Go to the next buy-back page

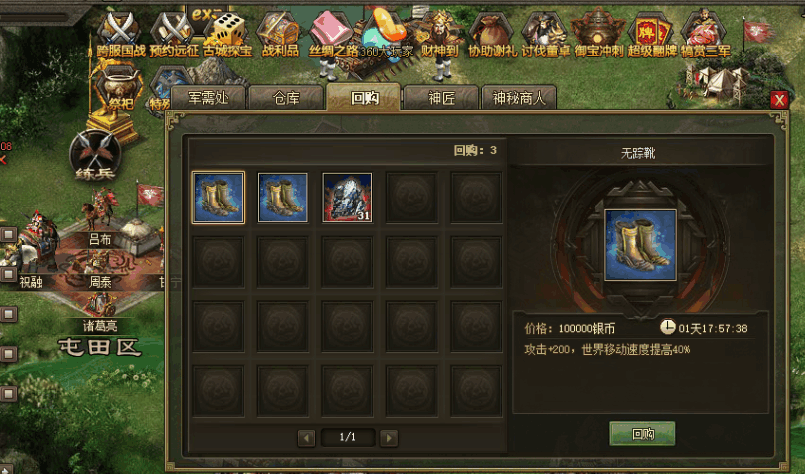tap(389, 438)
